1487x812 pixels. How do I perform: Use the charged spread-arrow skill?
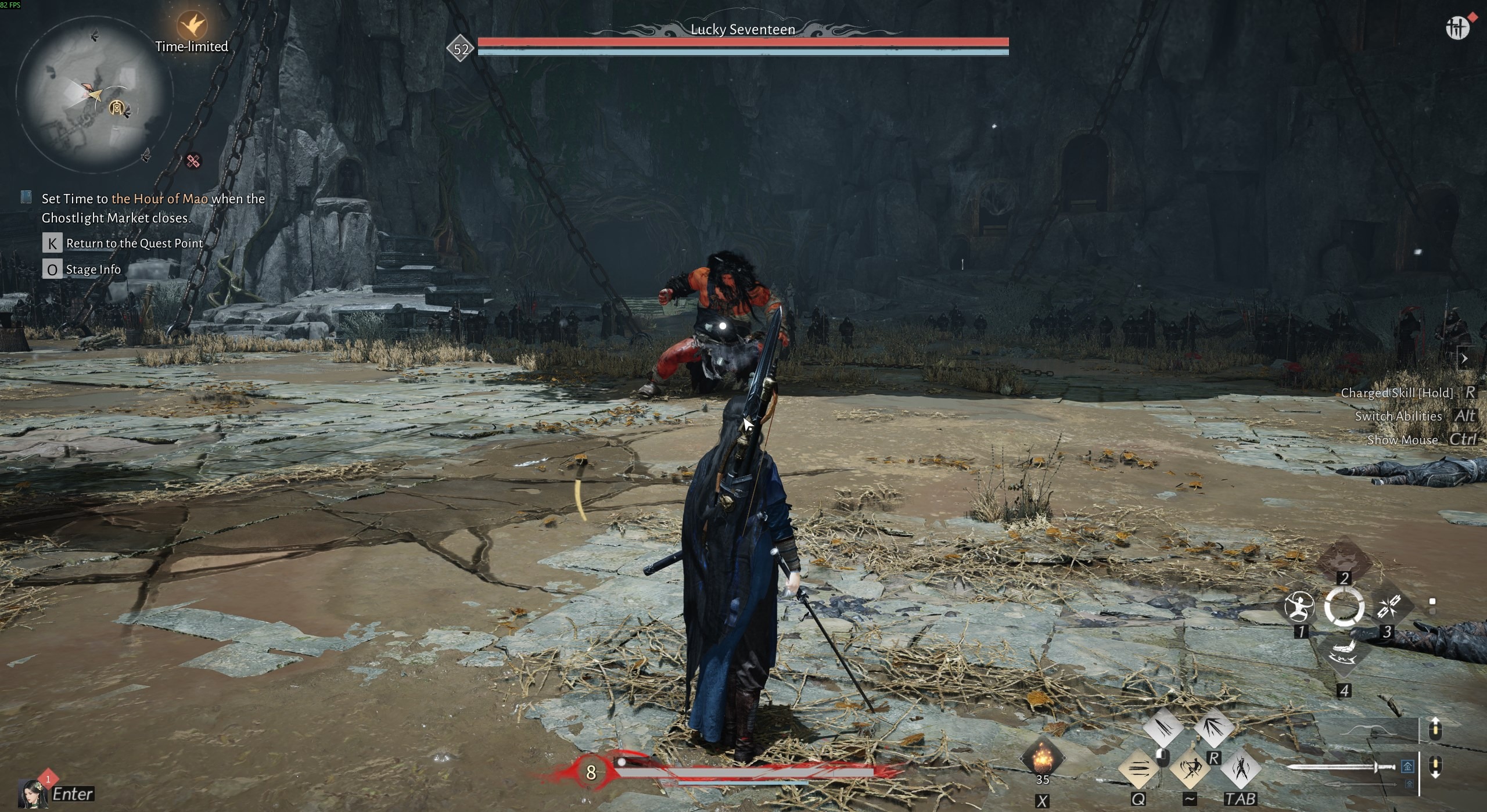tap(1214, 727)
